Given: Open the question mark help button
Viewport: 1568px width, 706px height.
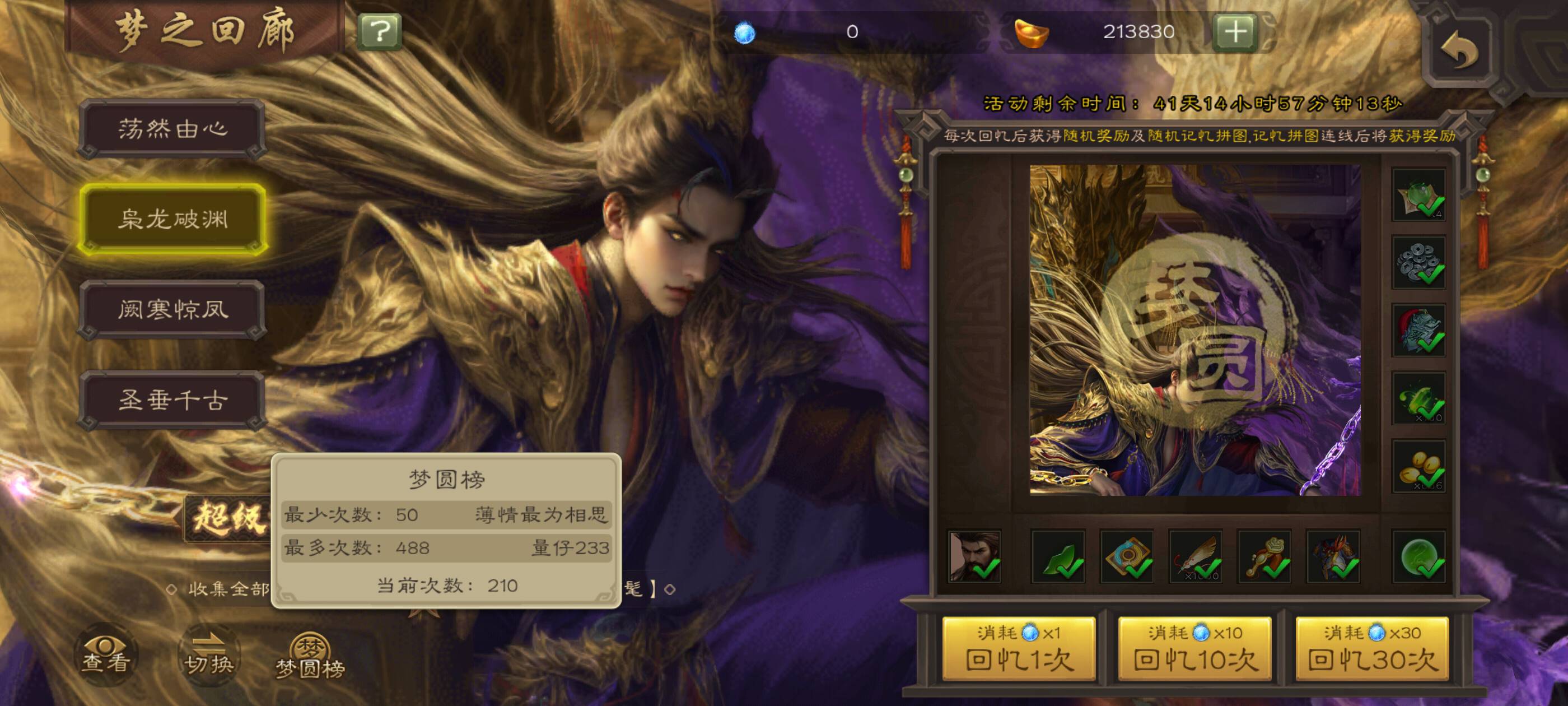Looking at the screenshot, I should [x=379, y=31].
